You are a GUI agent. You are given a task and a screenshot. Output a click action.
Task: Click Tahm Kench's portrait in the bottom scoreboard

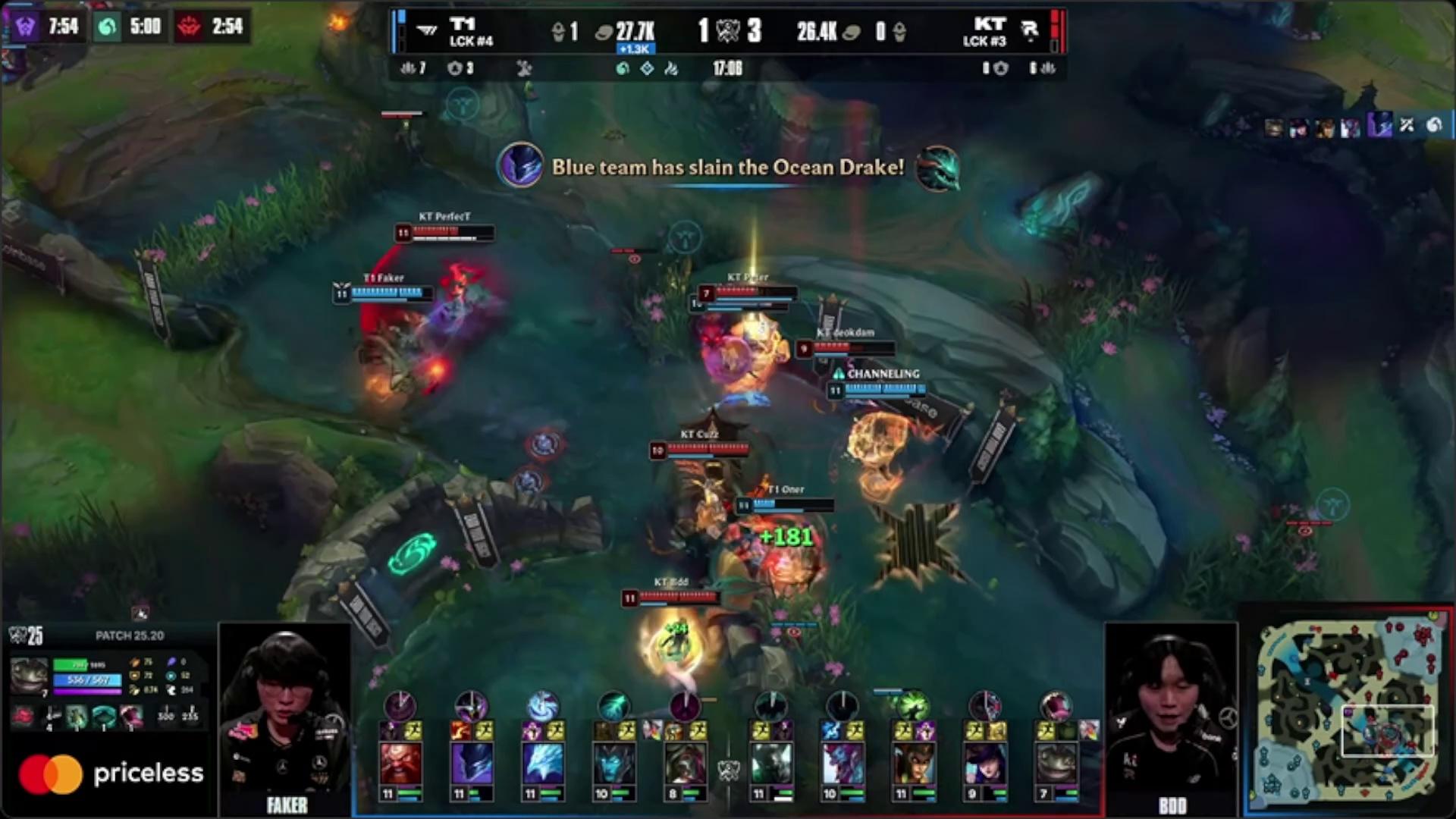click(1056, 763)
